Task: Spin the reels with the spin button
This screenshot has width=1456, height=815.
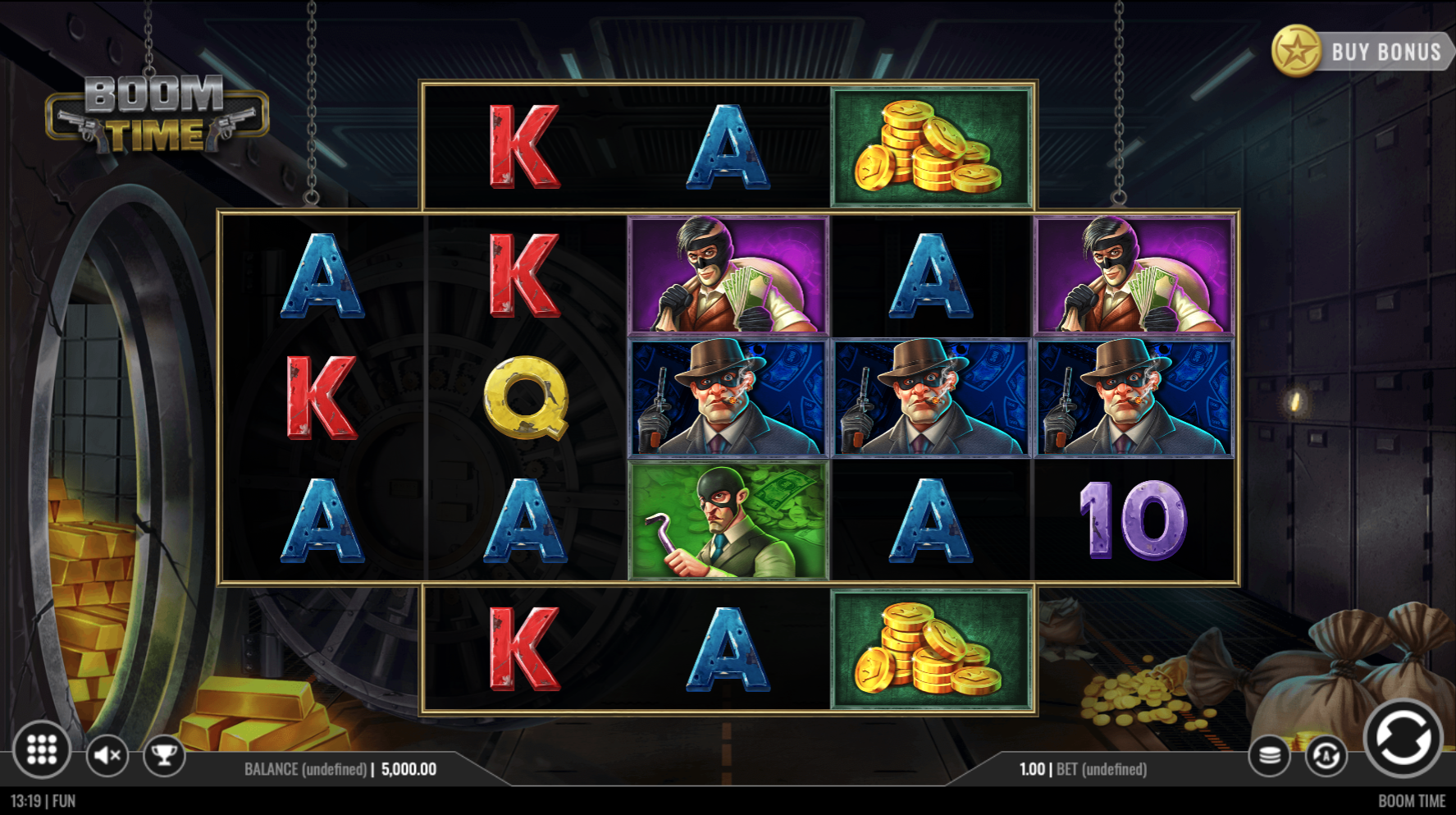Action: tap(1403, 738)
